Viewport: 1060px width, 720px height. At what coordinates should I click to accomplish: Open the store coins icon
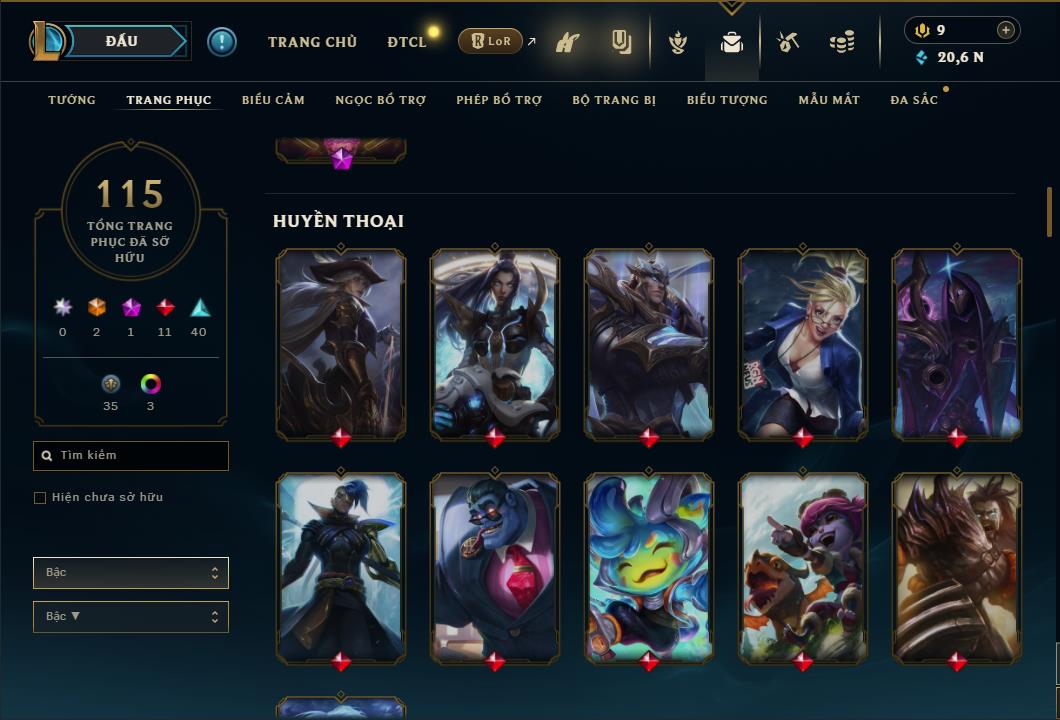click(842, 42)
